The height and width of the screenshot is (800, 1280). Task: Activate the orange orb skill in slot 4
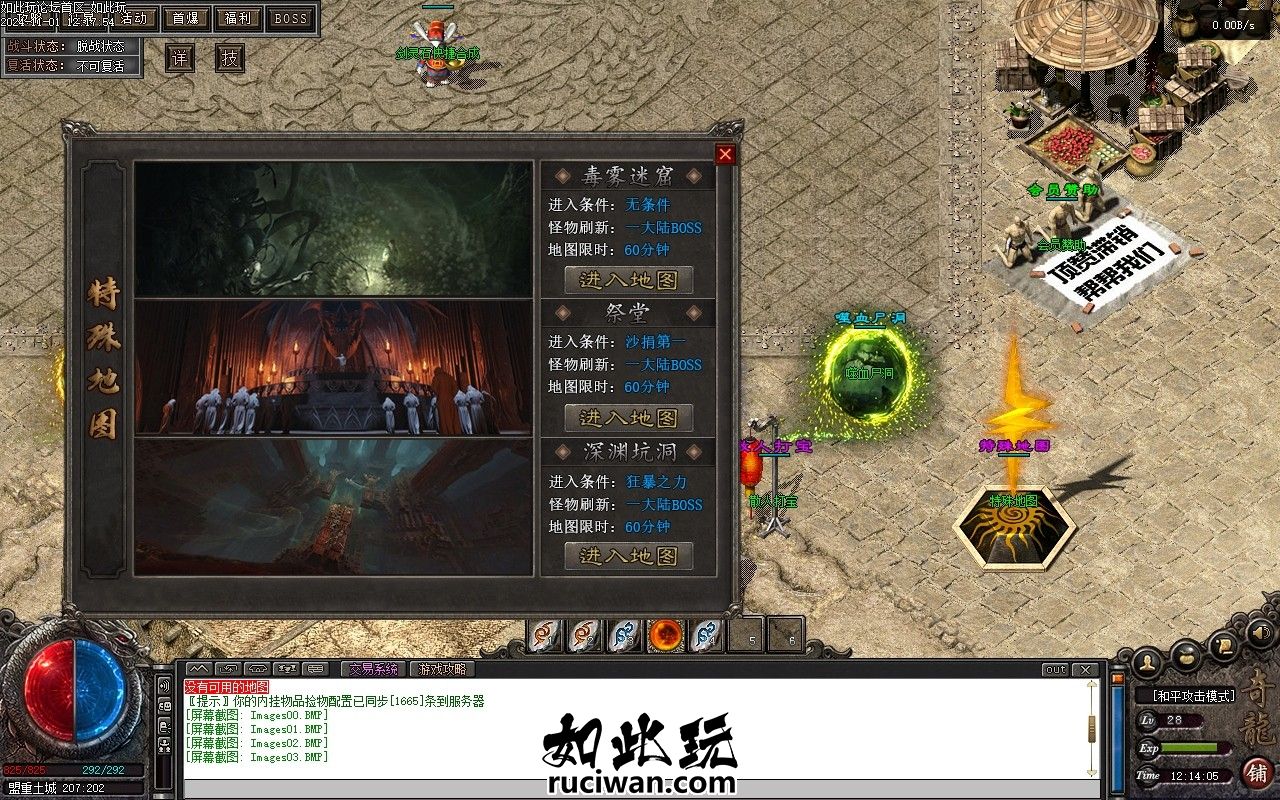coord(664,635)
